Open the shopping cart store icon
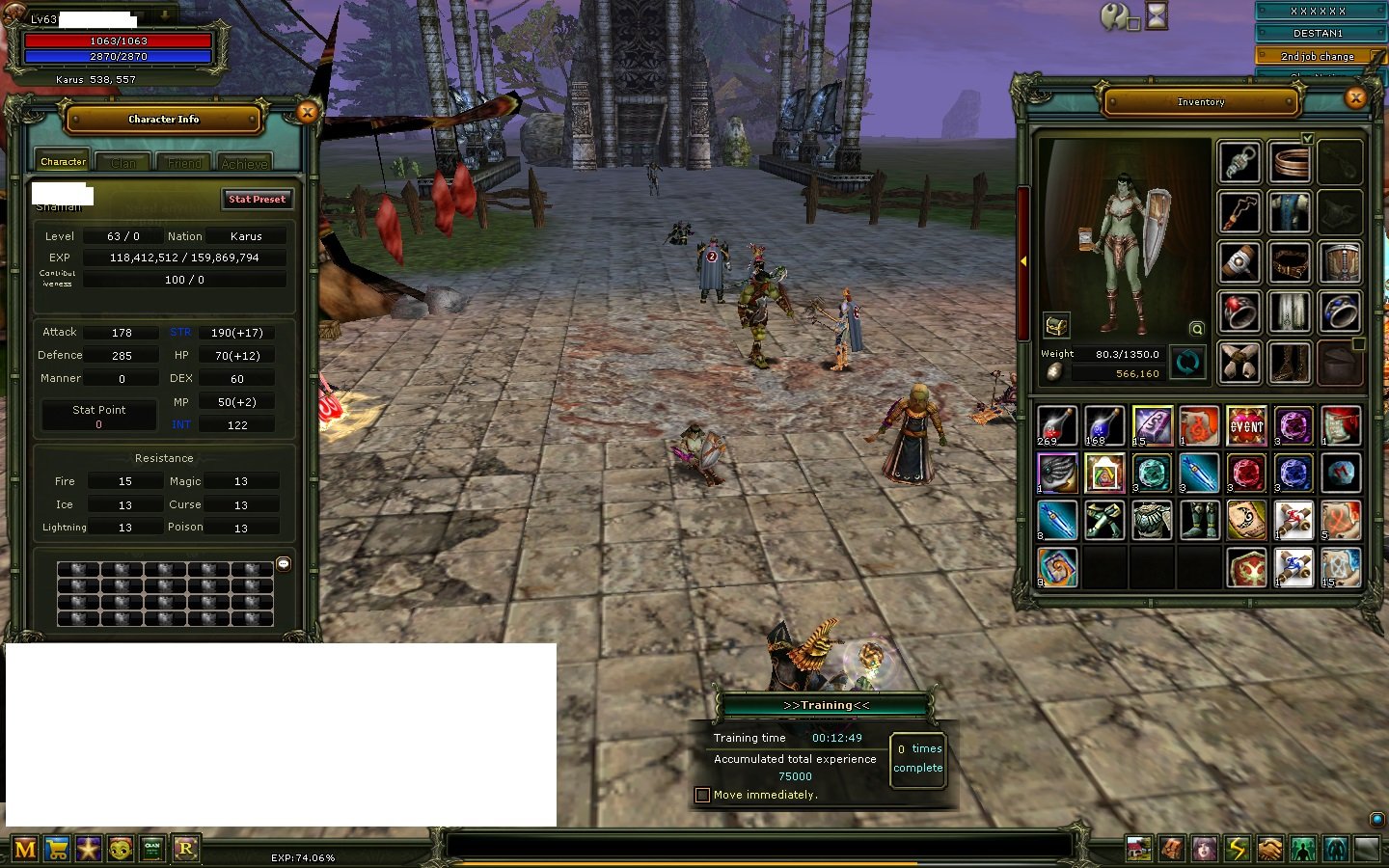Image resolution: width=1389 pixels, height=868 pixels. pos(58,849)
